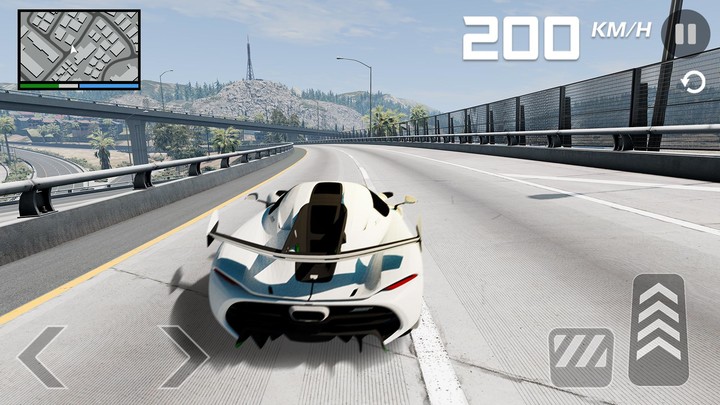Pause the game with the pause button

pos(686,33)
